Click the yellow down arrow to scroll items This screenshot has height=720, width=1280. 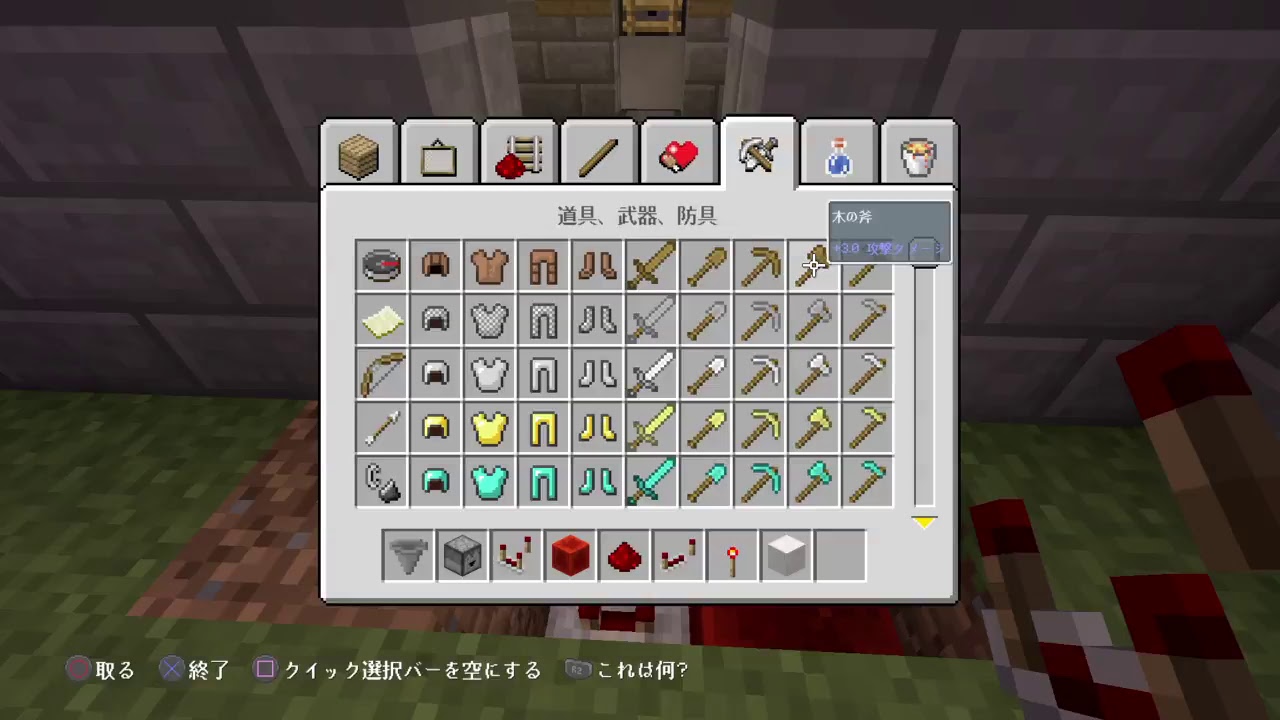(x=924, y=522)
